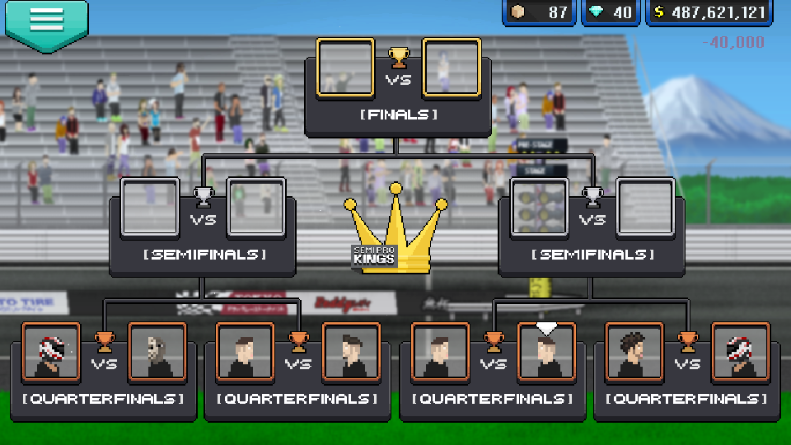Screen dimensions: 791x445
Task: Tap the Semi-Pro Kings crown emblem
Action: tap(395, 232)
